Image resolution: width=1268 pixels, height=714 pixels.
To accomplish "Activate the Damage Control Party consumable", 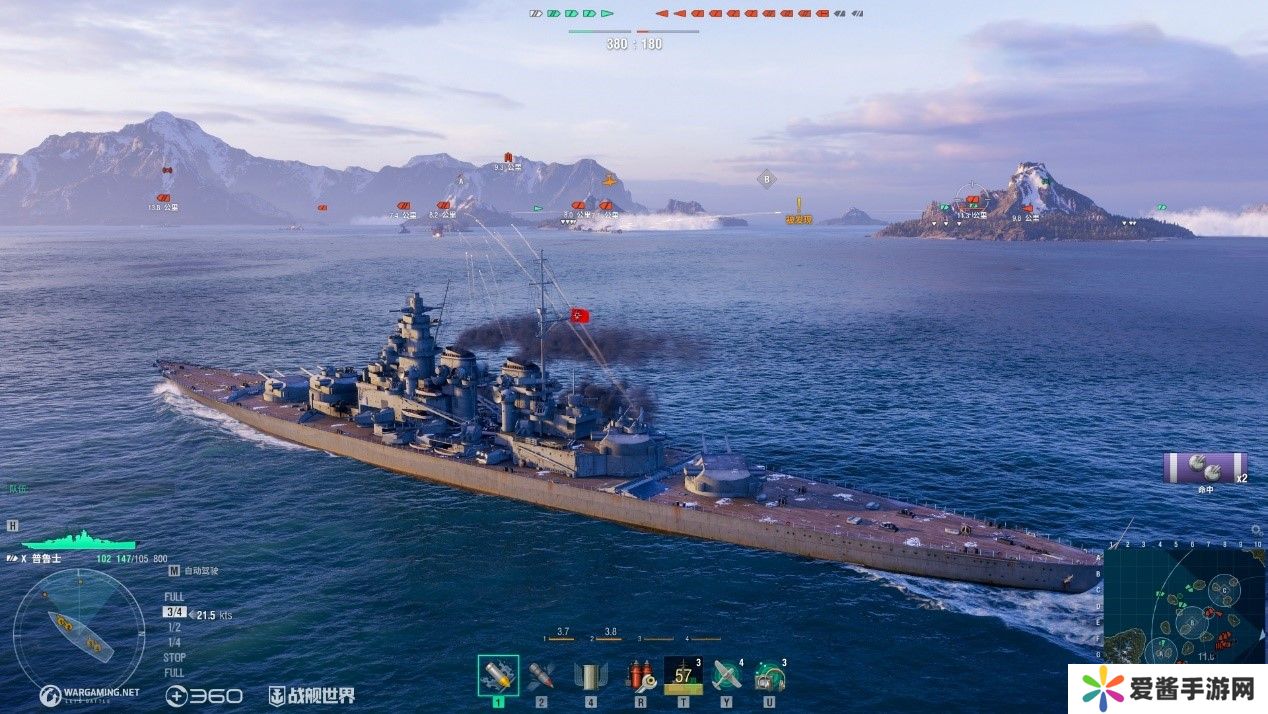I will (x=640, y=676).
